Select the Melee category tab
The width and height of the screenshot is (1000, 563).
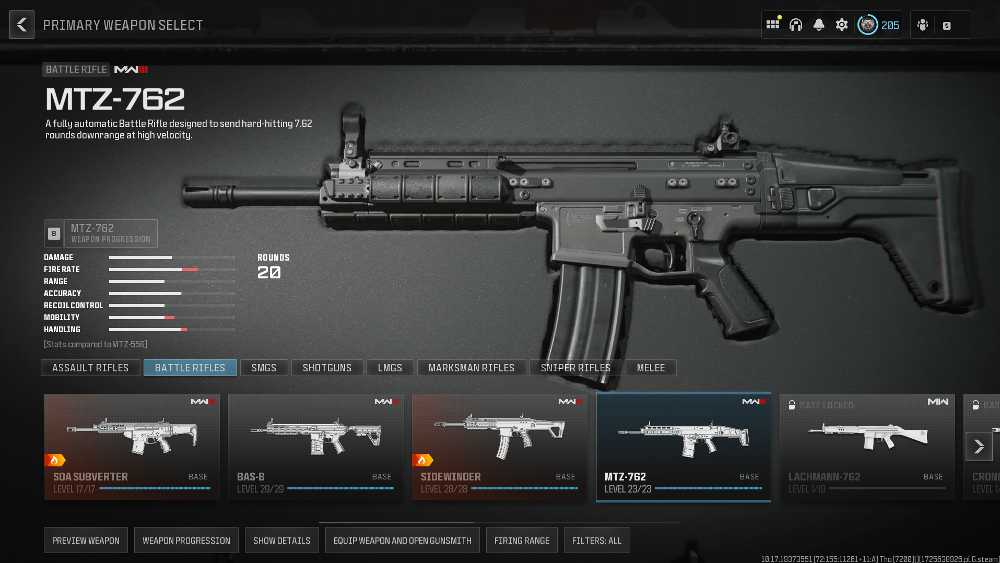[x=651, y=368]
